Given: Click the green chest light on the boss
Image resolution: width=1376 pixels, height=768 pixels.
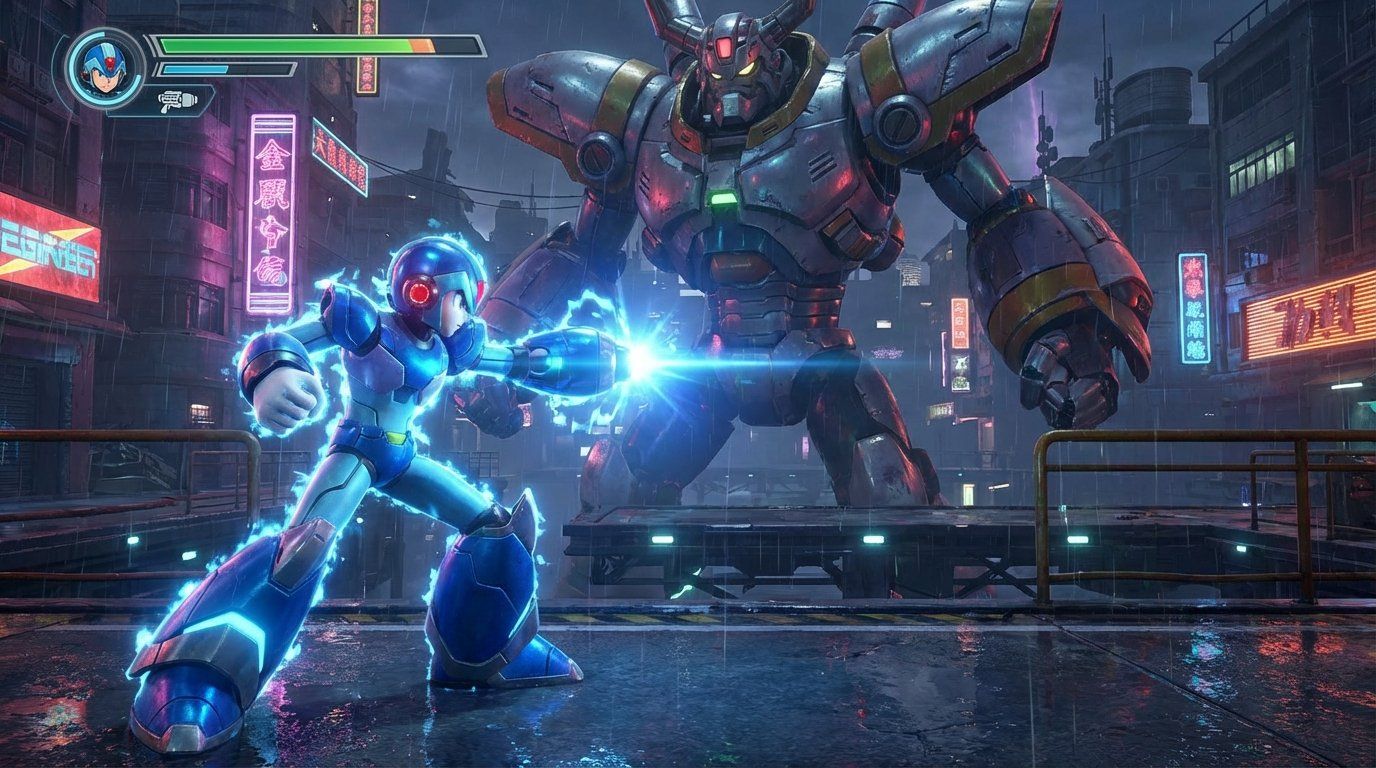Looking at the screenshot, I should (x=722, y=197).
